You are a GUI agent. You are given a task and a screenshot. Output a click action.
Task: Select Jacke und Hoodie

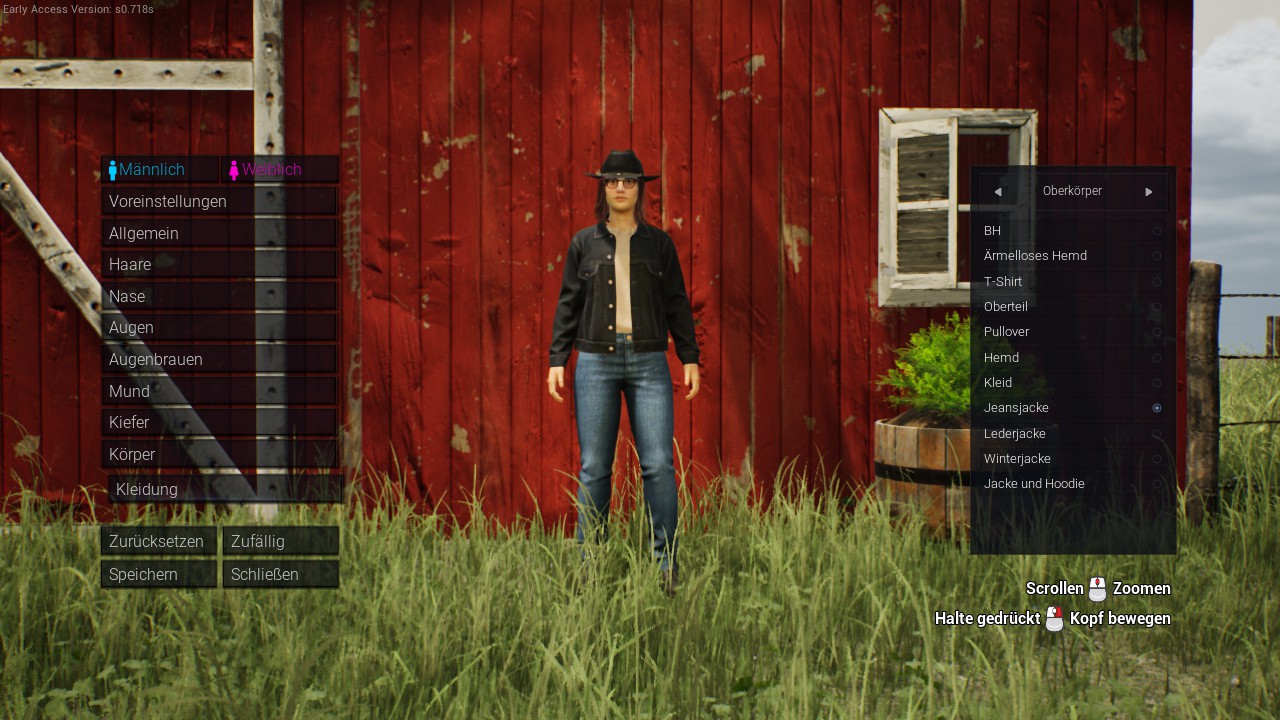click(x=1072, y=484)
